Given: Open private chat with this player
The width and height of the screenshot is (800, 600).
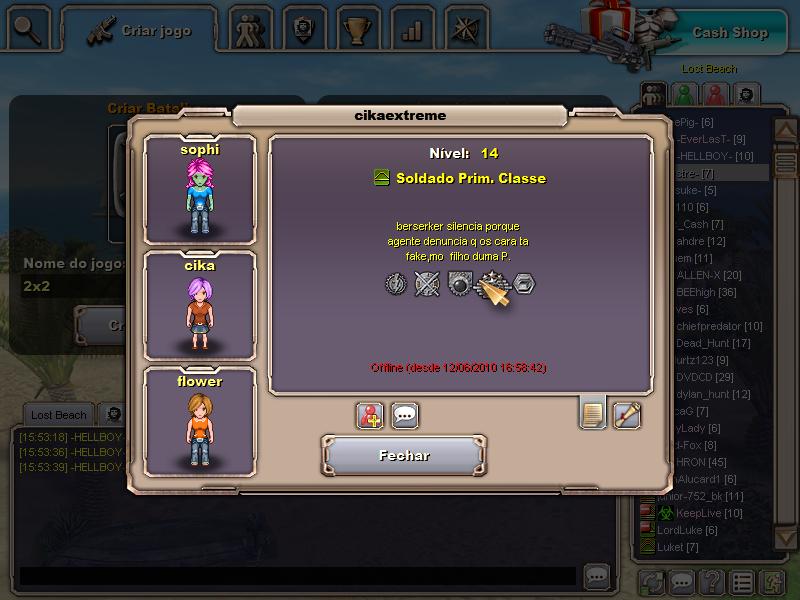Looking at the screenshot, I should click(404, 415).
